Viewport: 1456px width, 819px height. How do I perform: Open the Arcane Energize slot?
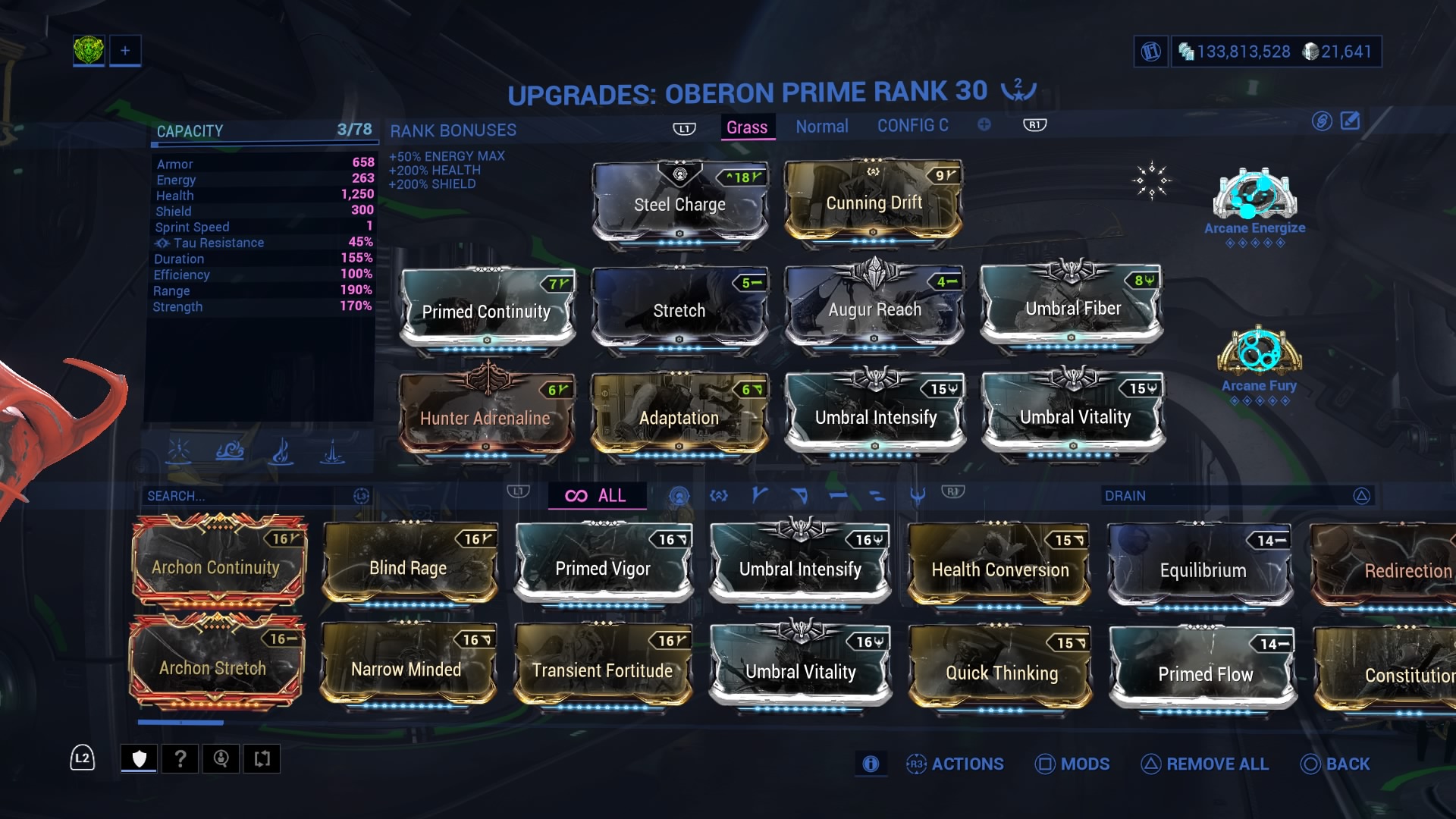pos(1255,197)
